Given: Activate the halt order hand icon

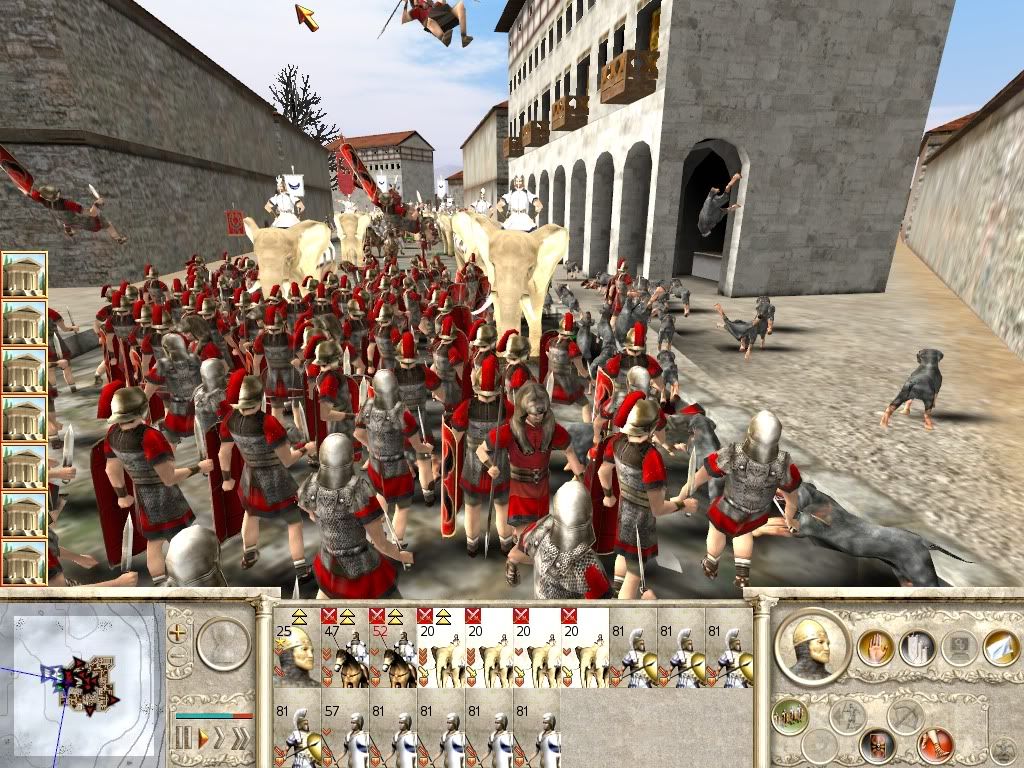Looking at the screenshot, I should click(875, 648).
